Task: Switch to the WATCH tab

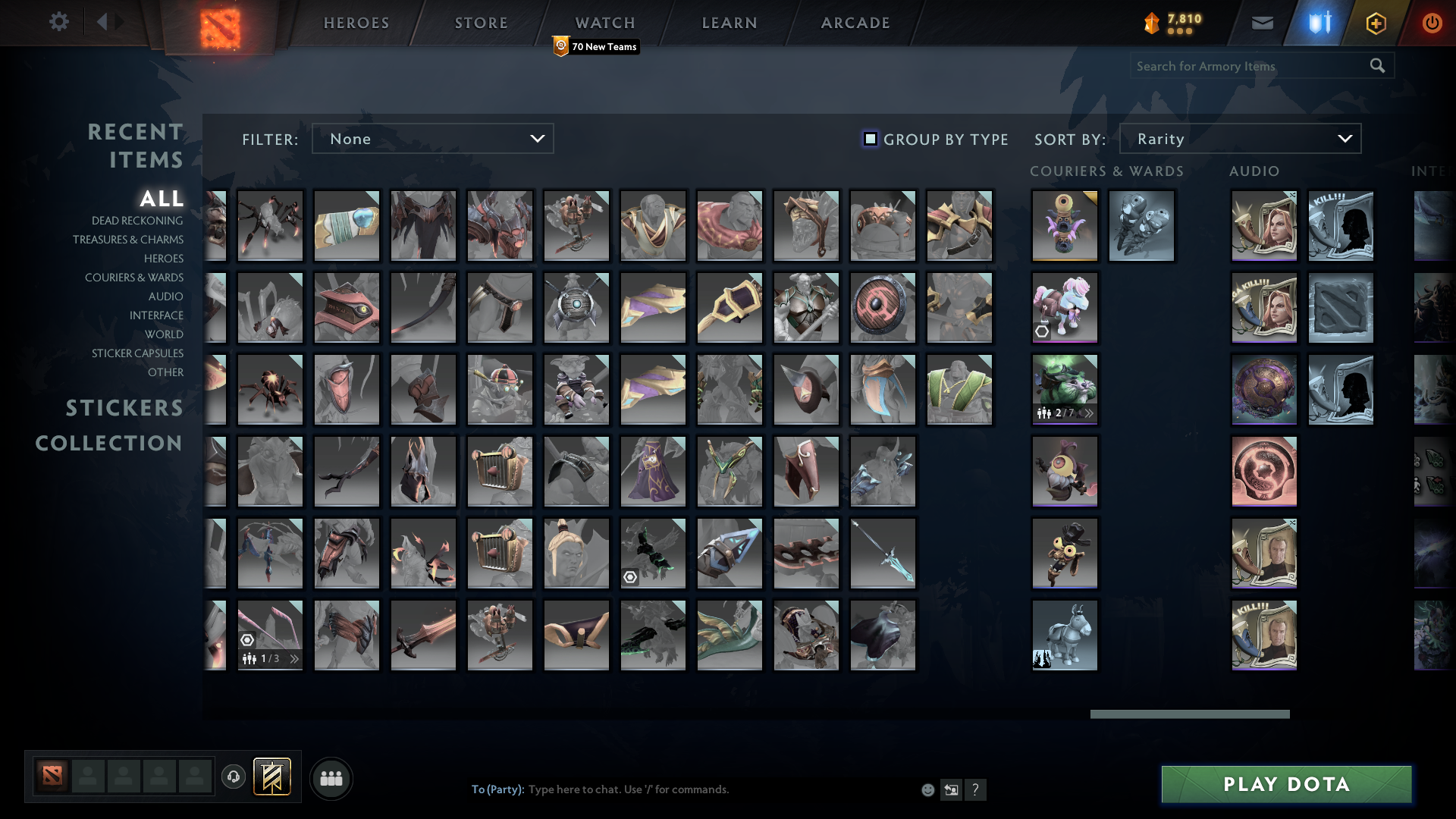Action: point(605,22)
